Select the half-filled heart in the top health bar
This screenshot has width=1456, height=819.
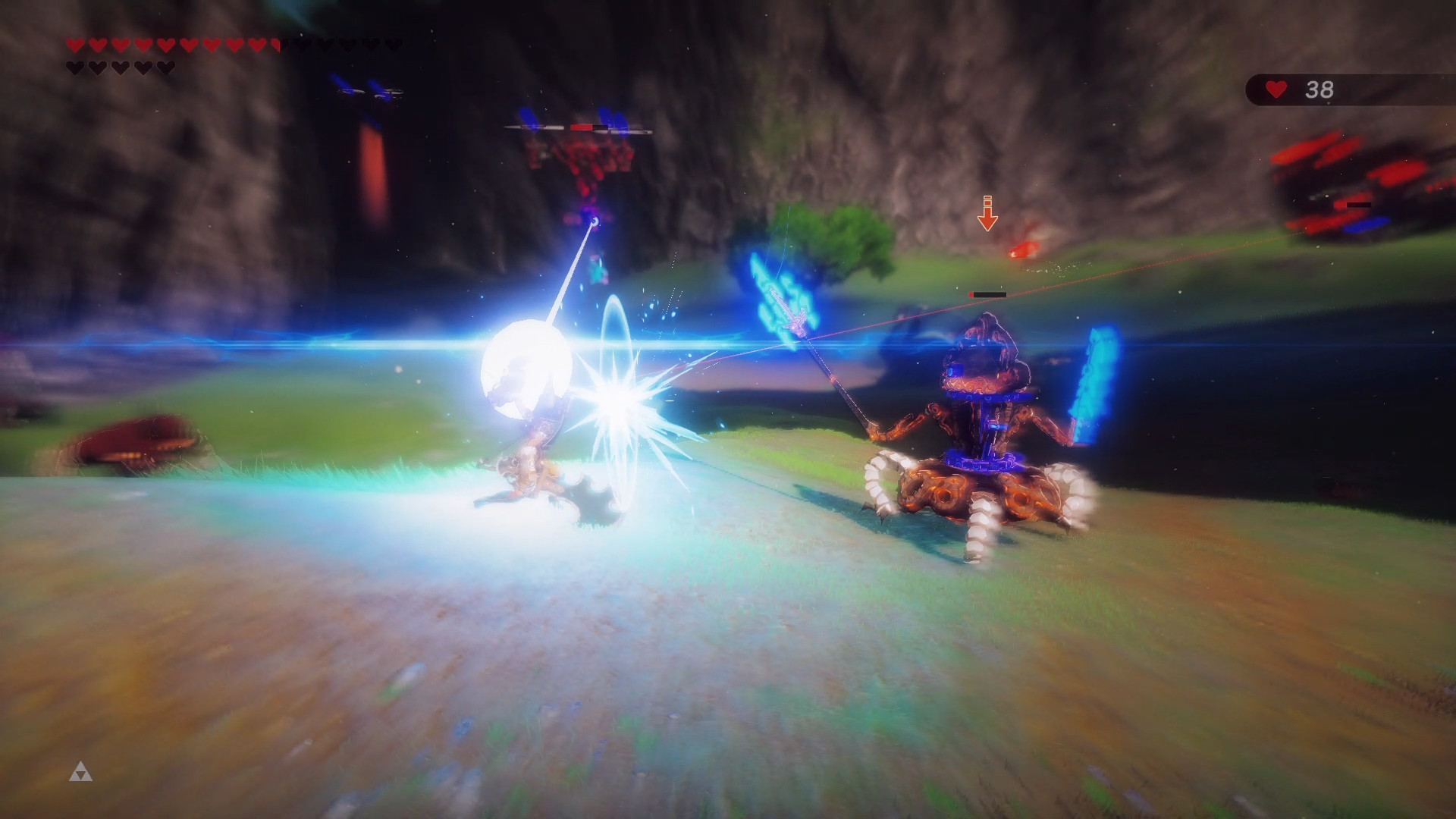point(275,45)
